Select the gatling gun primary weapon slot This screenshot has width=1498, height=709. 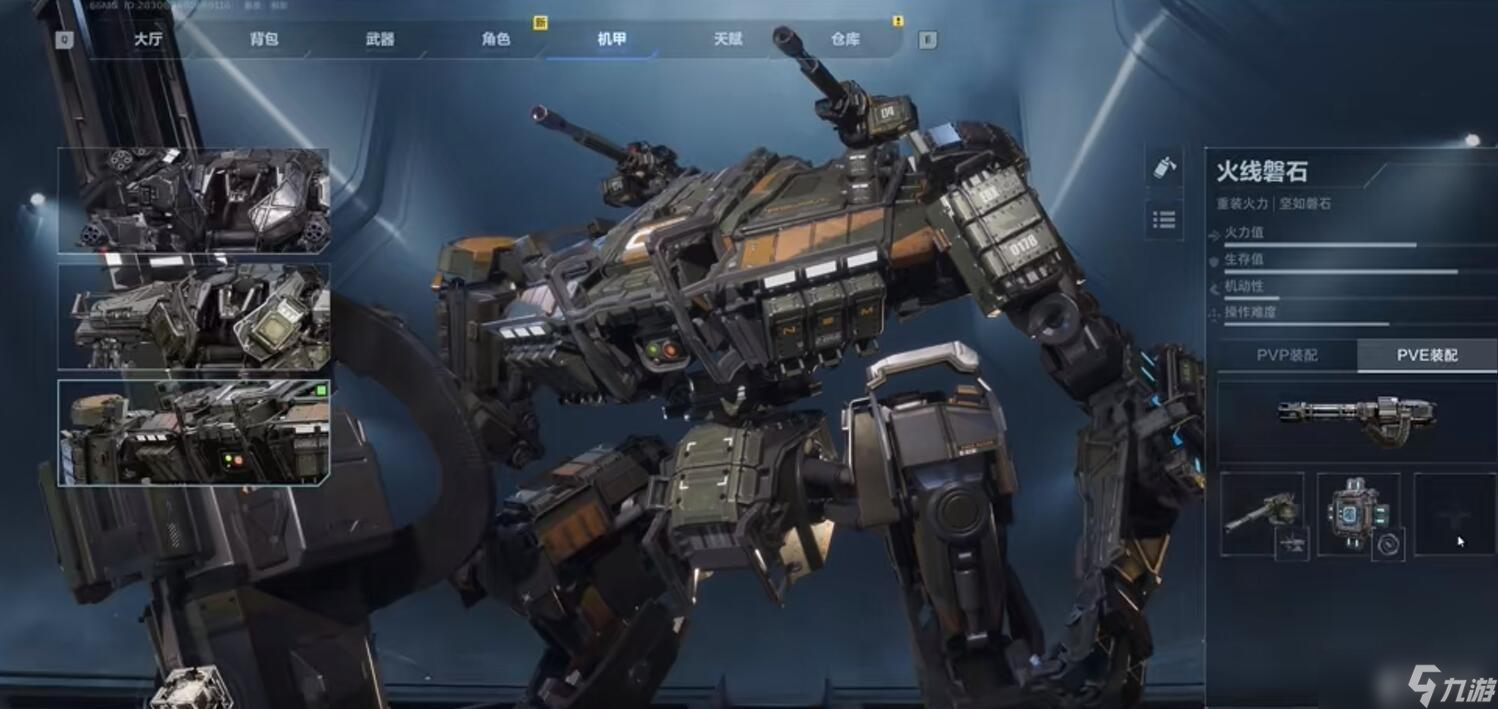tap(1357, 419)
